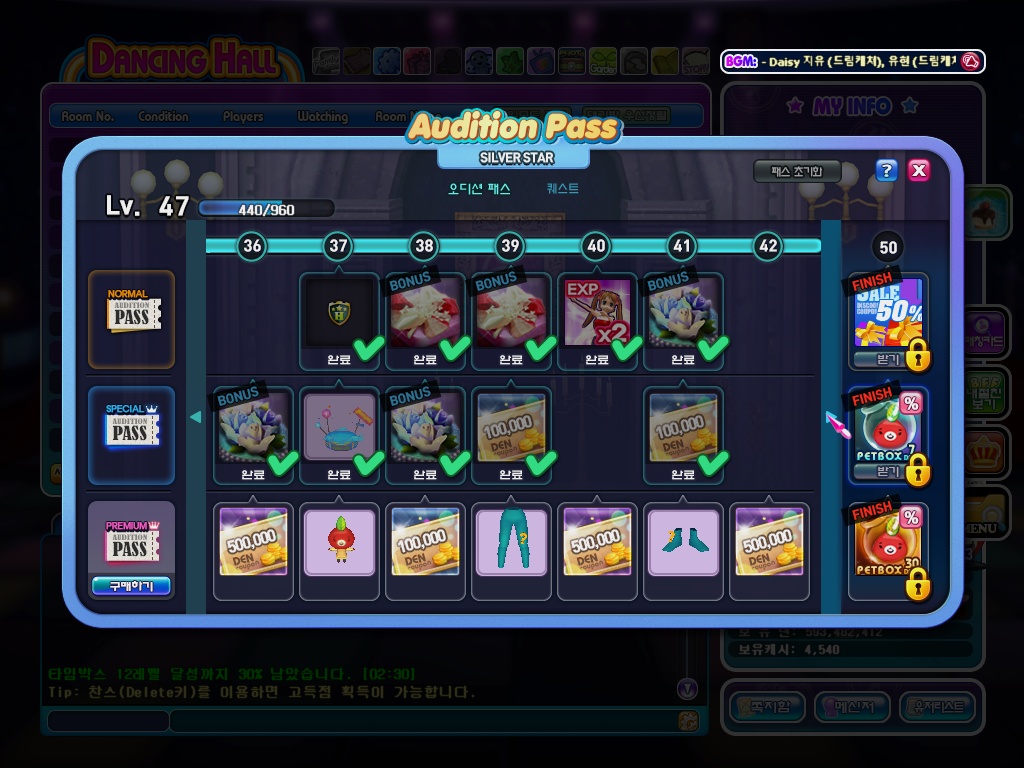Show previous pass levels with left arrow
The image size is (1024, 768).
coord(196,417)
